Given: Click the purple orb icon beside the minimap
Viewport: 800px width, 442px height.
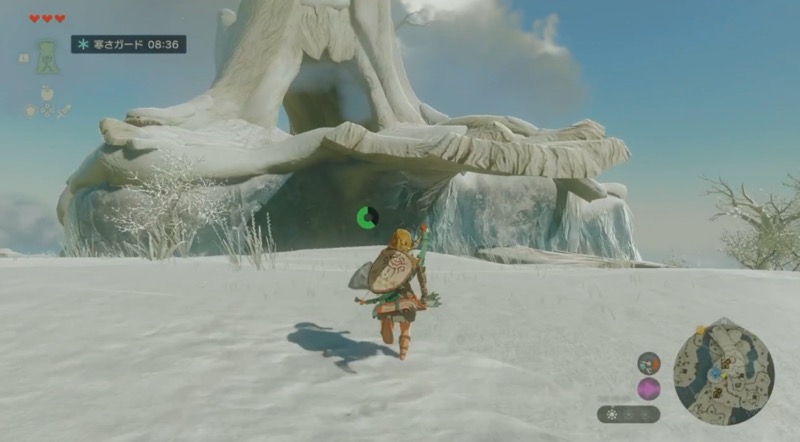Looking at the screenshot, I should 648,388.
